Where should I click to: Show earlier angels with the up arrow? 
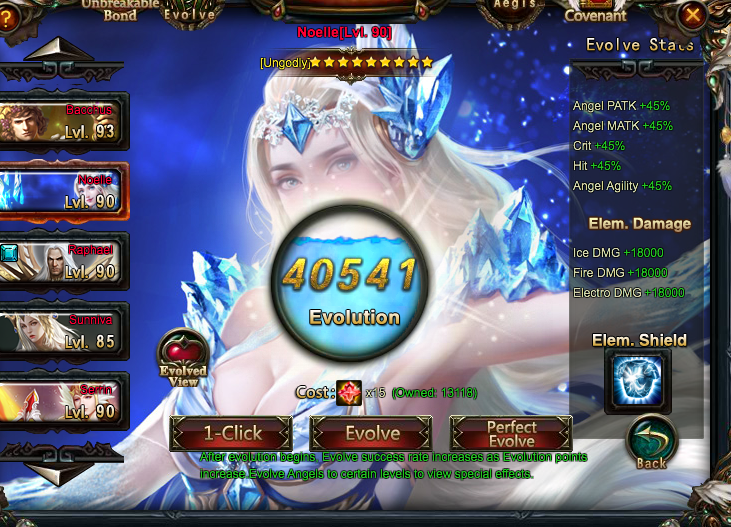[58, 50]
